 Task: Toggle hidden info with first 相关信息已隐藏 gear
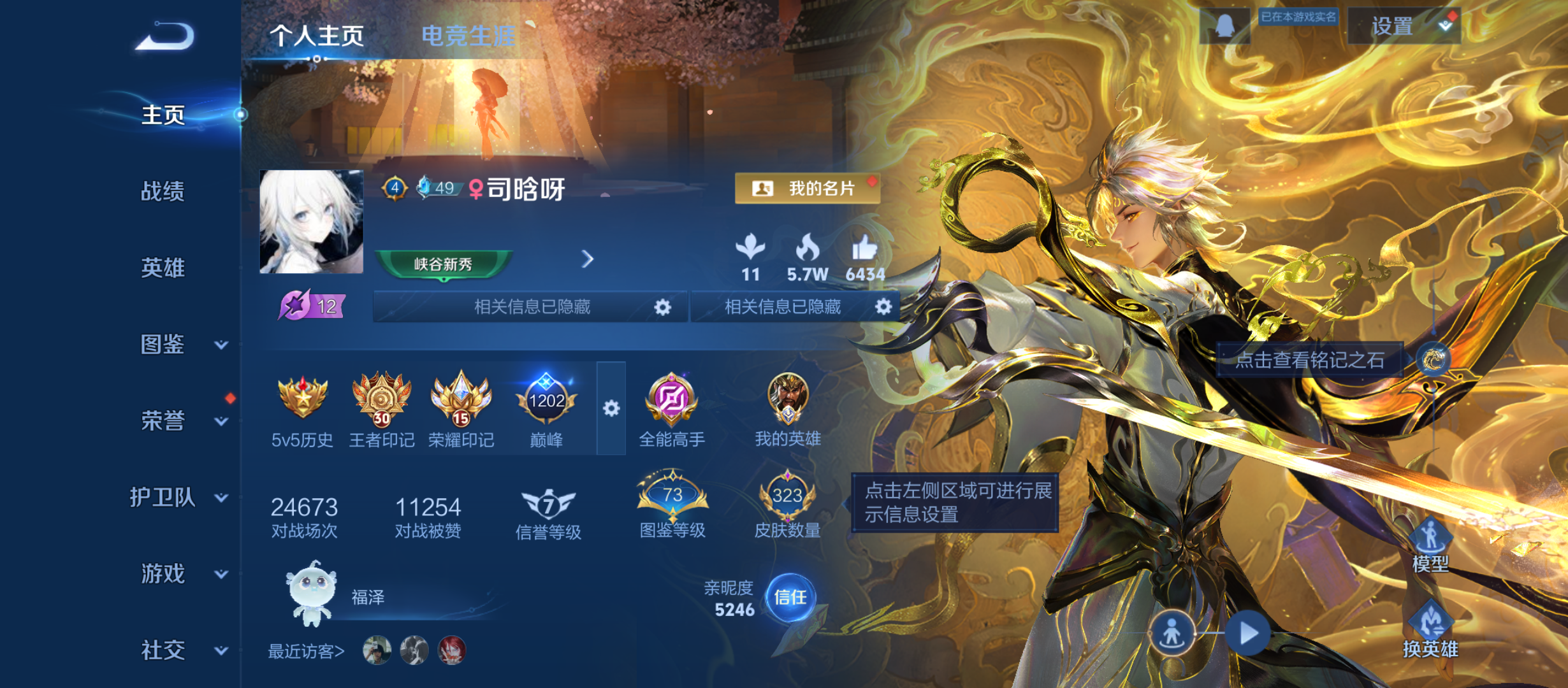pyautogui.click(x=662, y=308)
